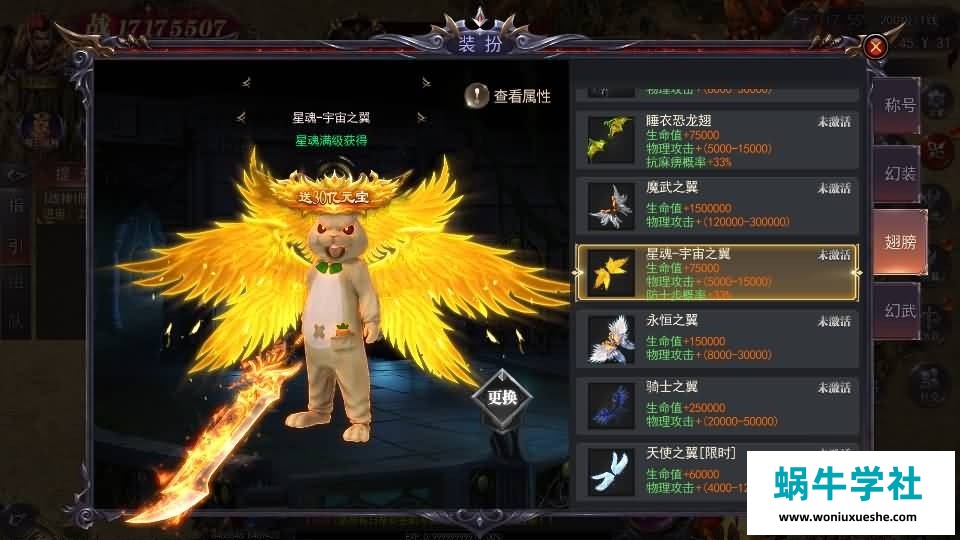The width and height of the screenshot is (960, 540).
Task: Click the 更换 equip button
Action: pos(502,396)
